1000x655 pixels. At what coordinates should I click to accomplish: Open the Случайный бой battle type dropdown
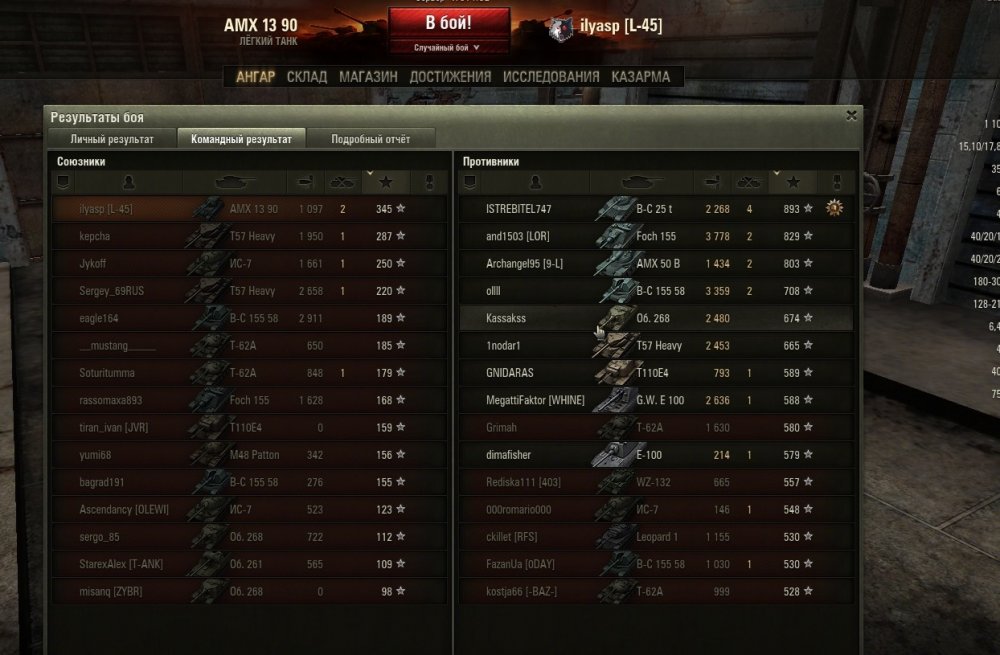(447, 47)
